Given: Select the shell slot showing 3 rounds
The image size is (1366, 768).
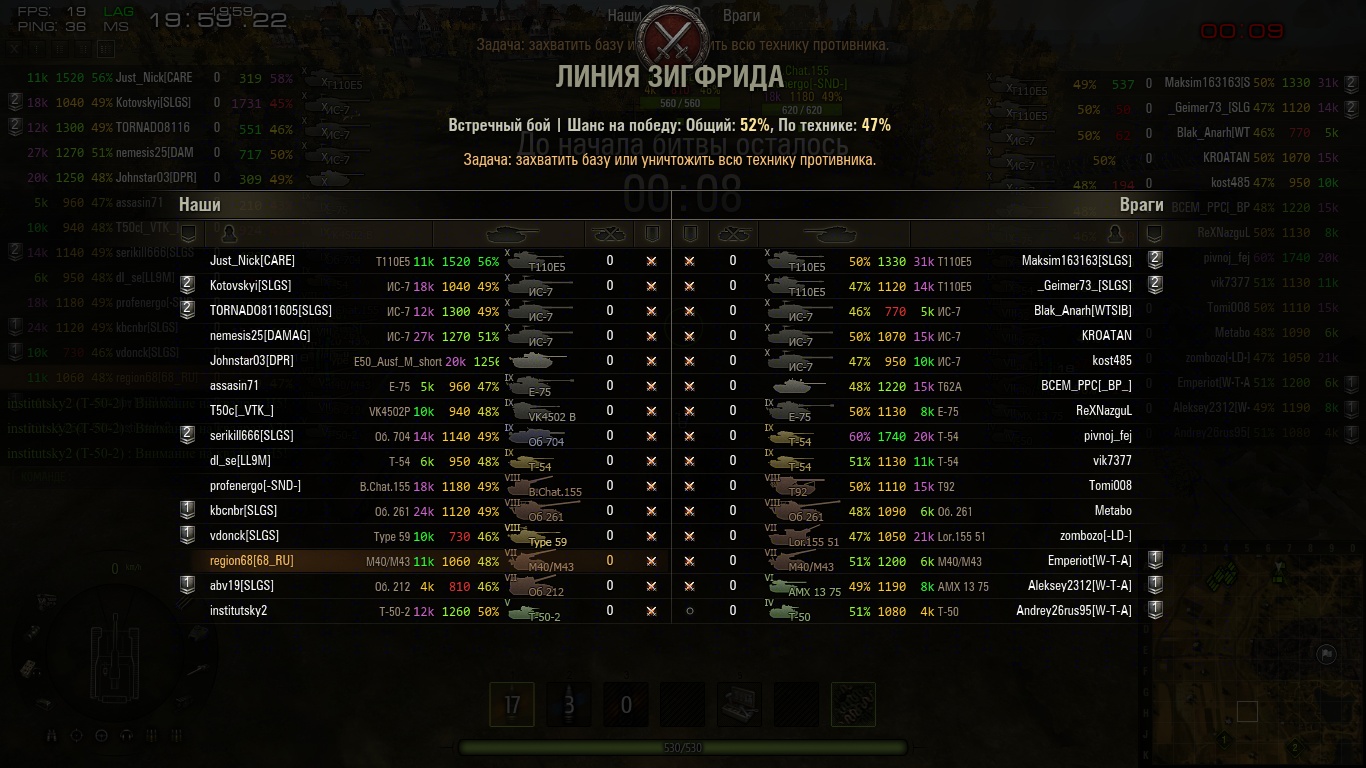Looking at the screenshot, I should click(569, 705).
